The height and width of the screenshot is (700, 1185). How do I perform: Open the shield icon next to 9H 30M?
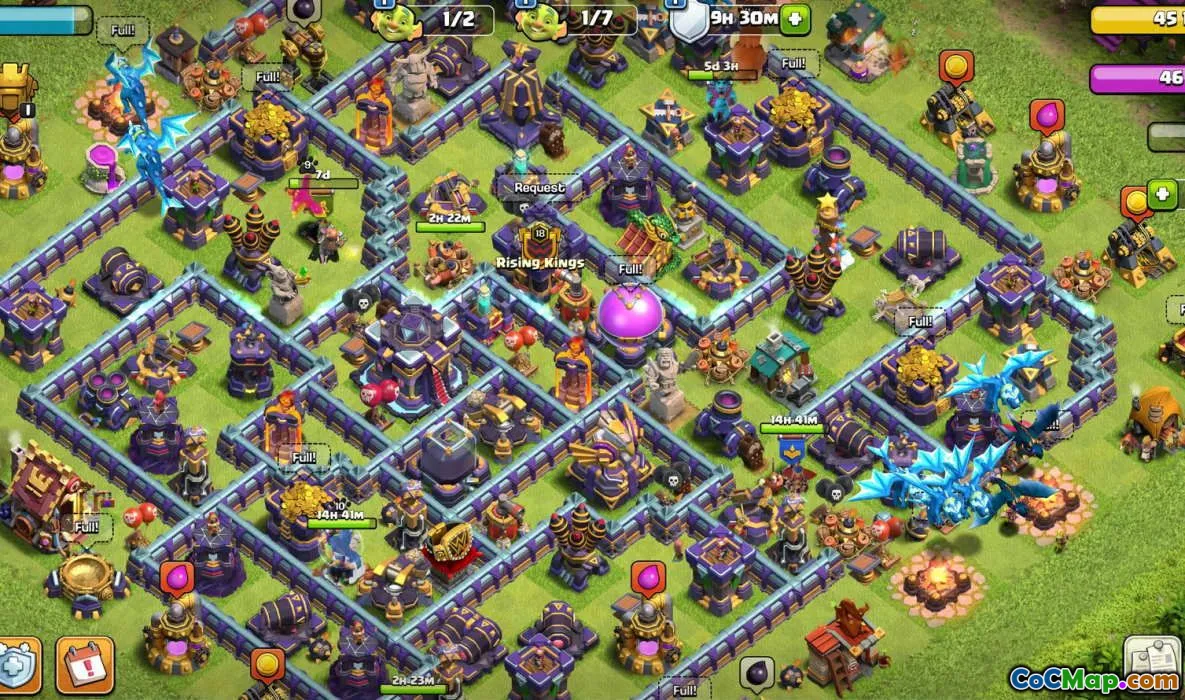click(688, 21)
